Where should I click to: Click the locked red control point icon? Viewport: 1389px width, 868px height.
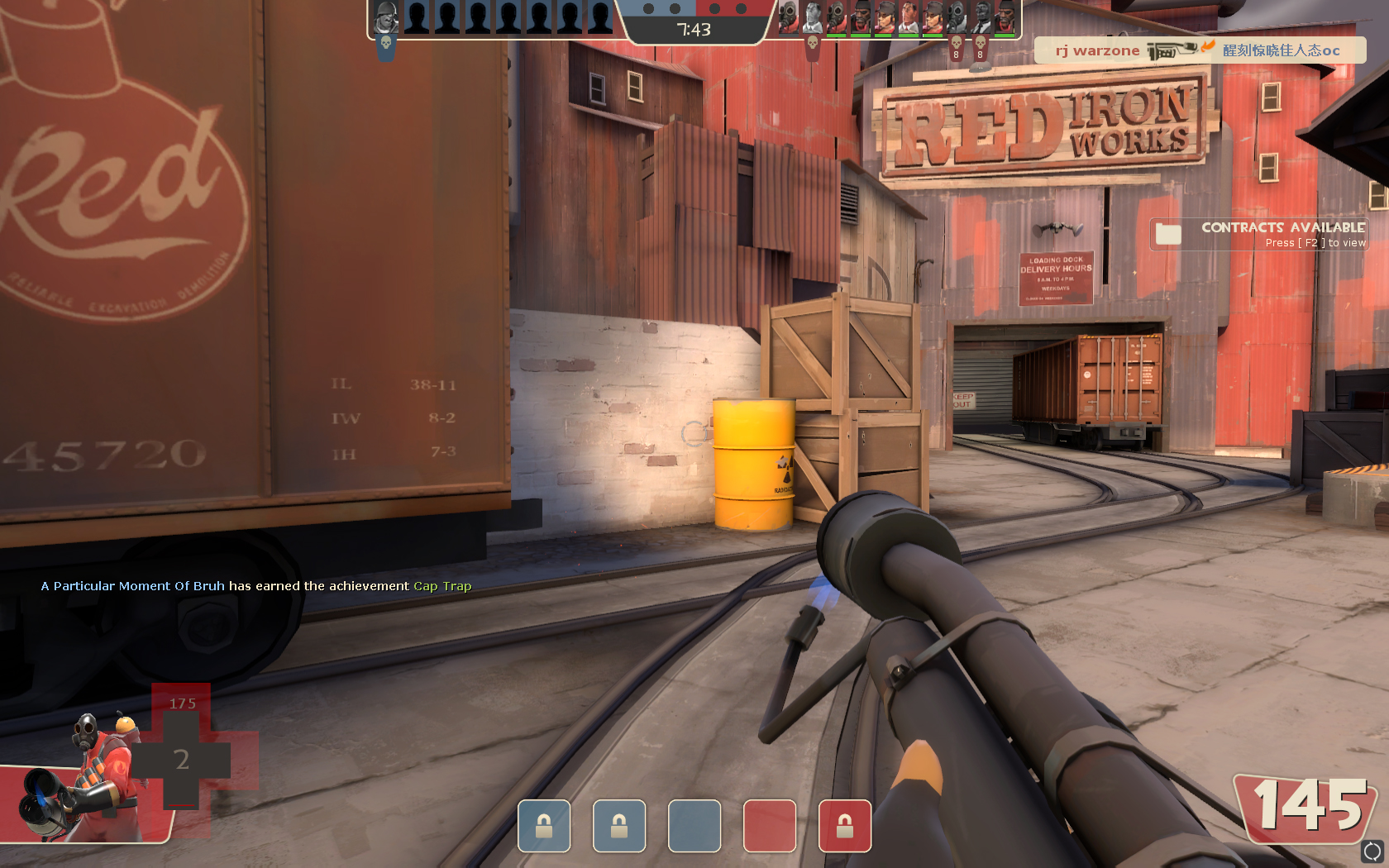(x=844, y=826)
